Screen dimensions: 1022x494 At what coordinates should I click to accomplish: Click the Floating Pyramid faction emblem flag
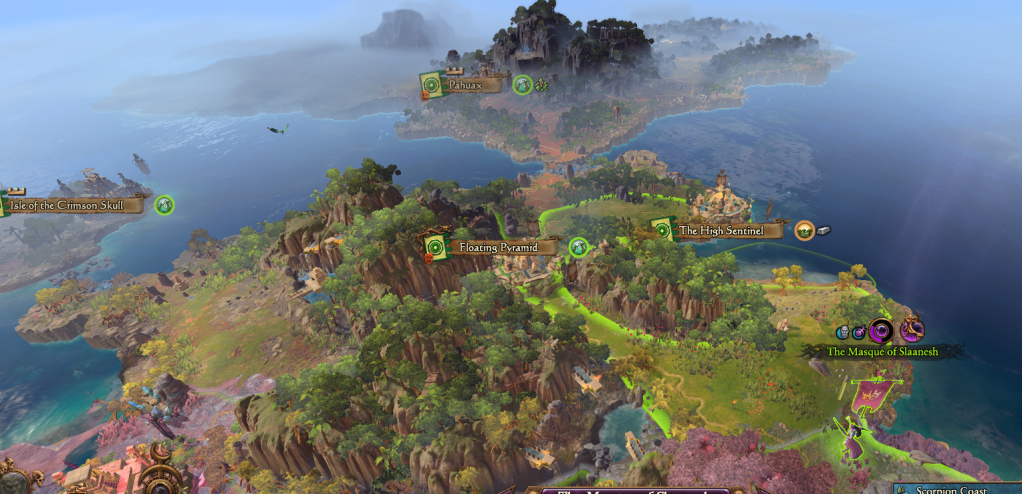434,247
